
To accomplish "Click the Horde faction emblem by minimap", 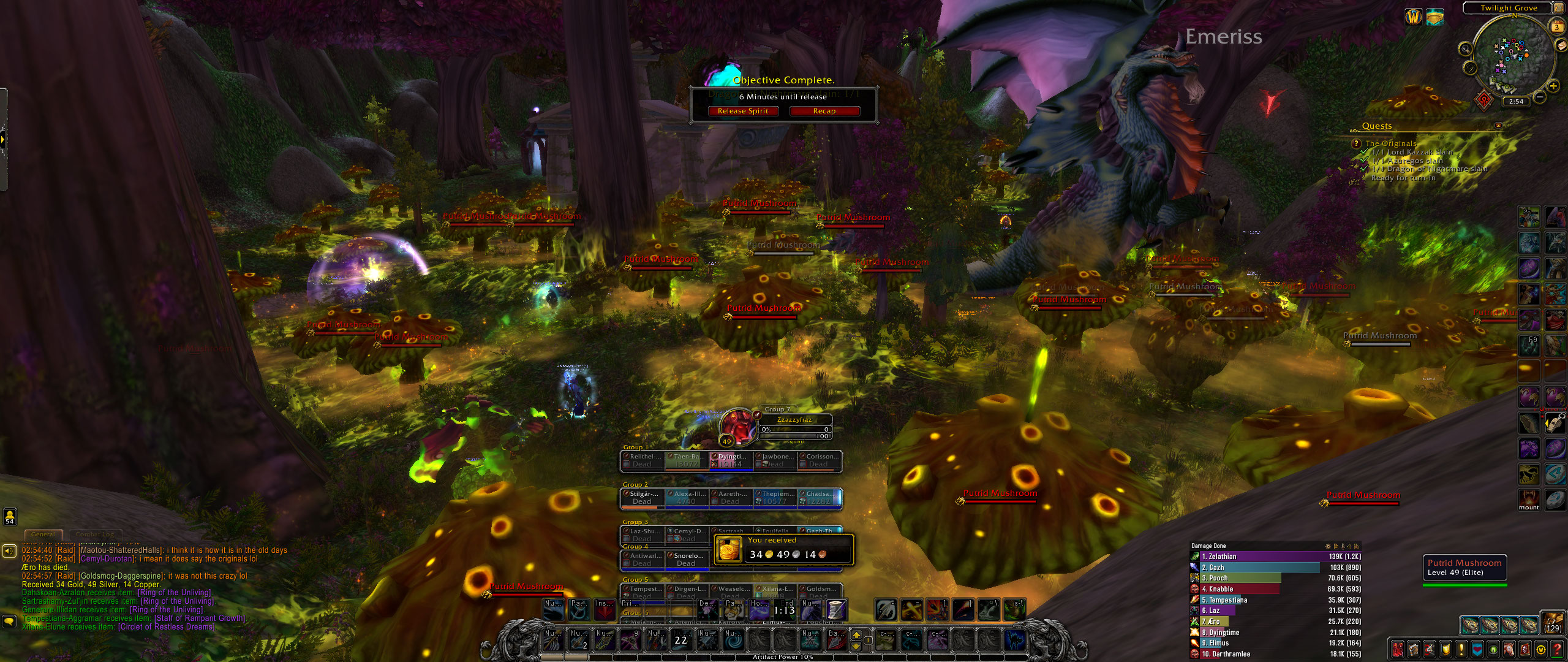I will pyautogui.click(x=1483, y=99).
